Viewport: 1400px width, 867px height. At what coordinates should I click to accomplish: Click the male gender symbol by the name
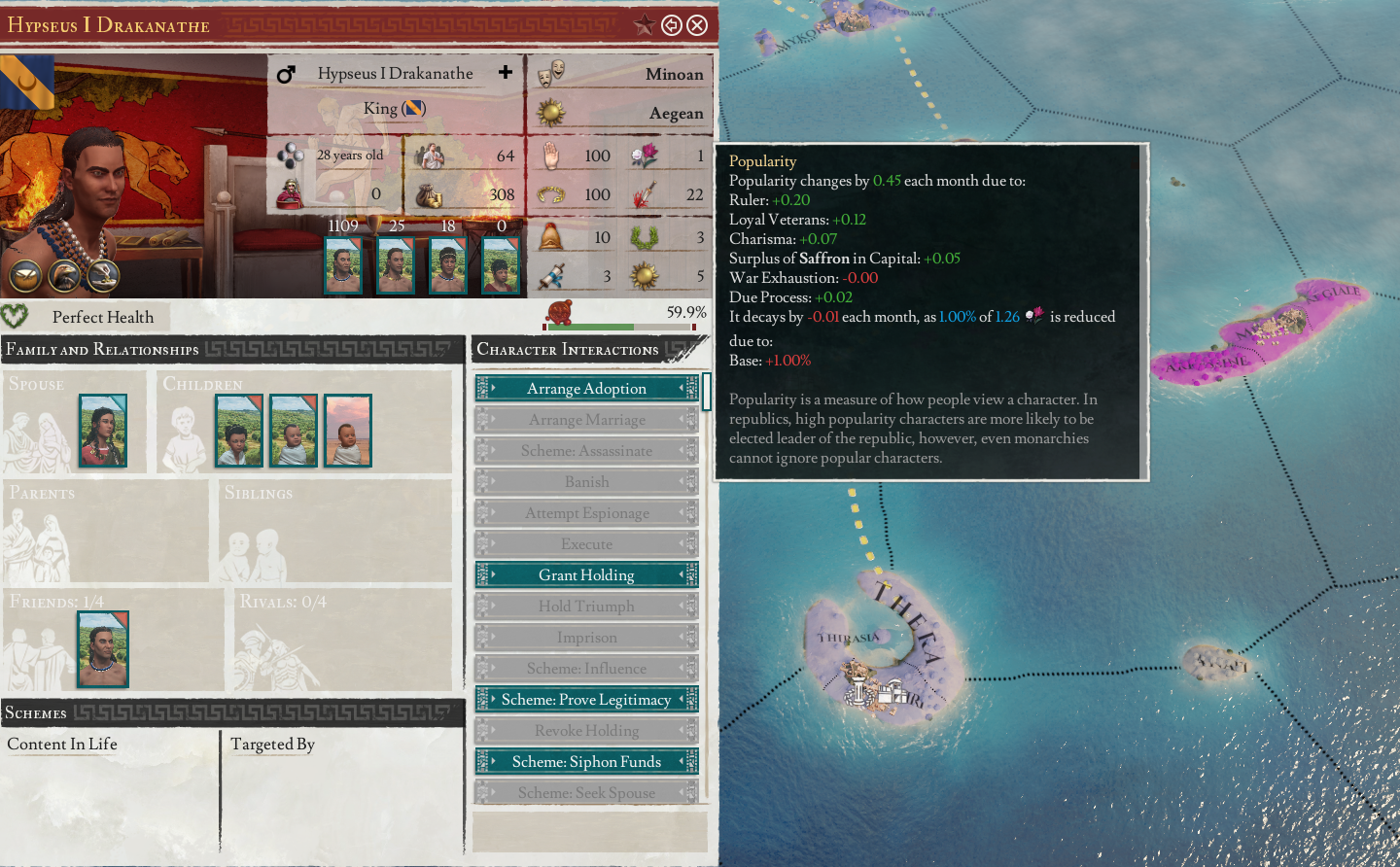pos(286,73)
